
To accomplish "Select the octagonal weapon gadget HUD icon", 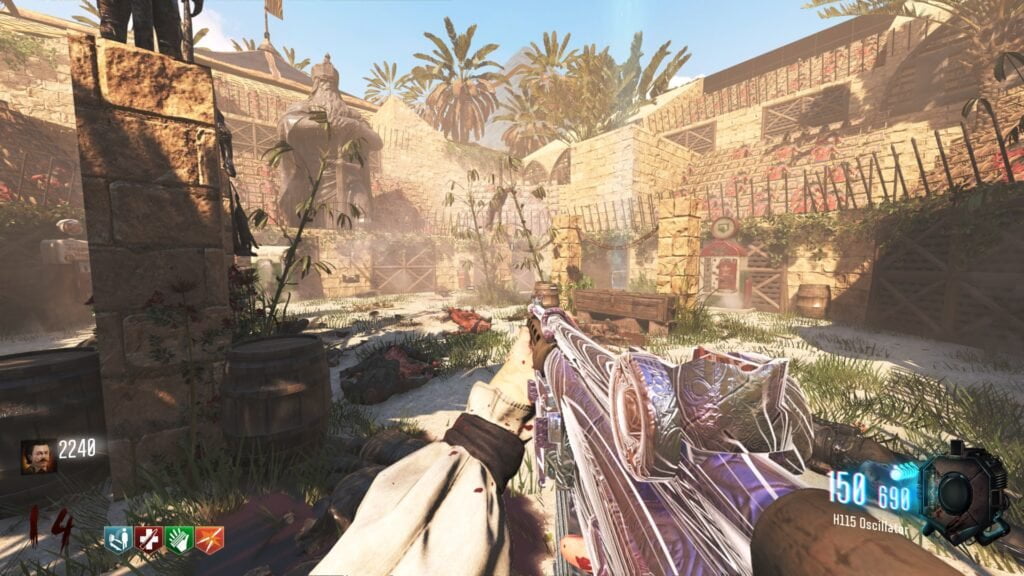I will (x=962, y=492).
